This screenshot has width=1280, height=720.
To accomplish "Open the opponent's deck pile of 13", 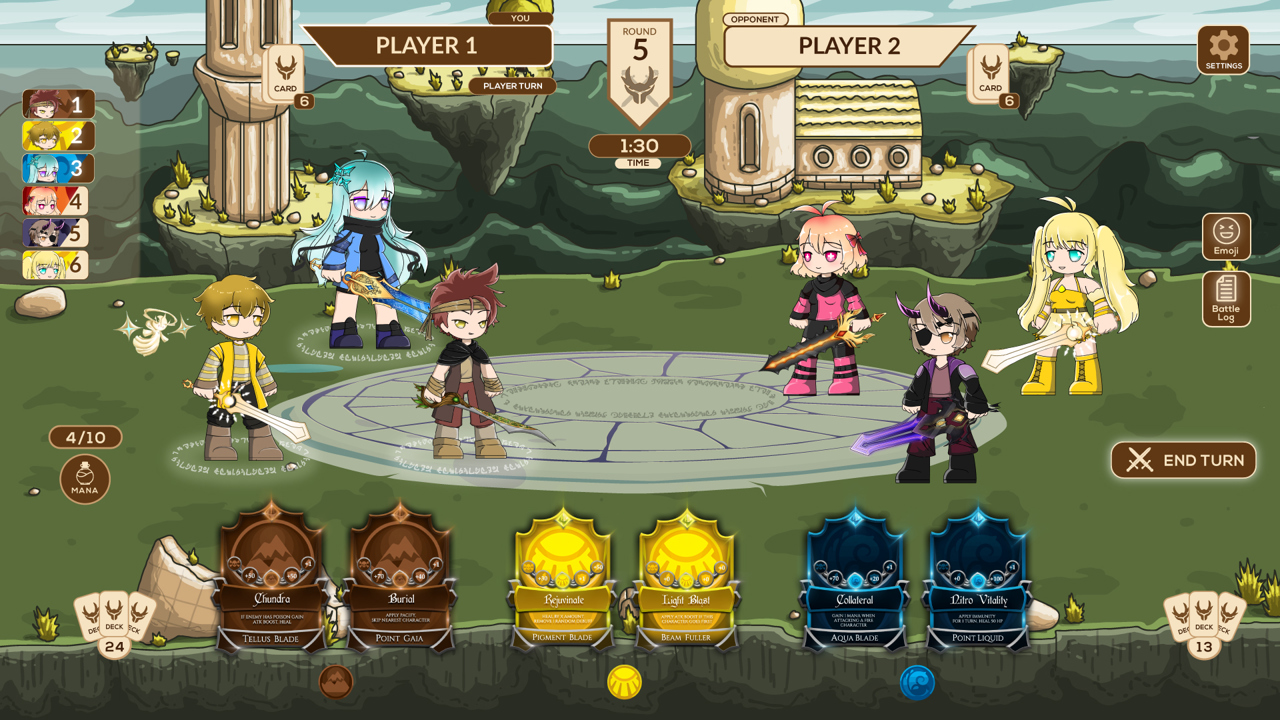I will [x=1203, y=620].
